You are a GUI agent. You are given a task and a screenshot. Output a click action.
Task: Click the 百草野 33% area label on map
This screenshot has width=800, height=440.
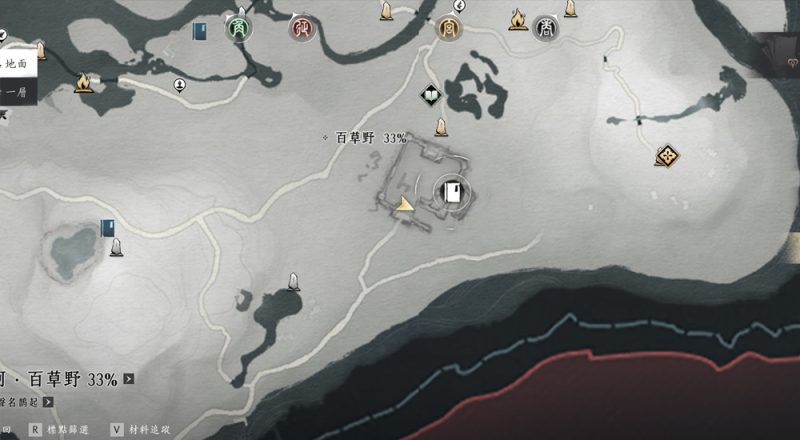coord(370,139)
